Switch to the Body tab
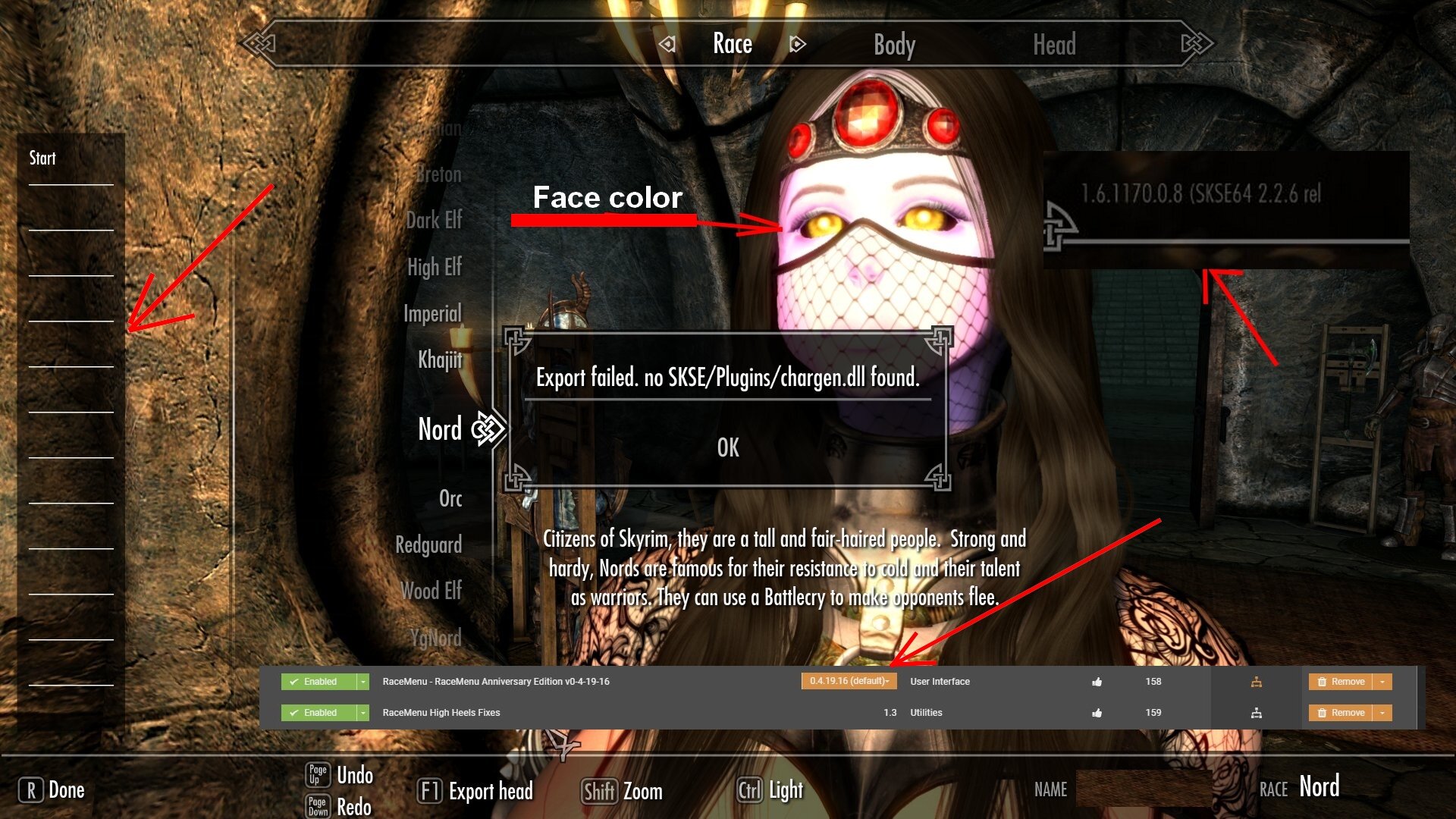The width and height of the screenshot is (1456, 819). (x=893, y=44)
